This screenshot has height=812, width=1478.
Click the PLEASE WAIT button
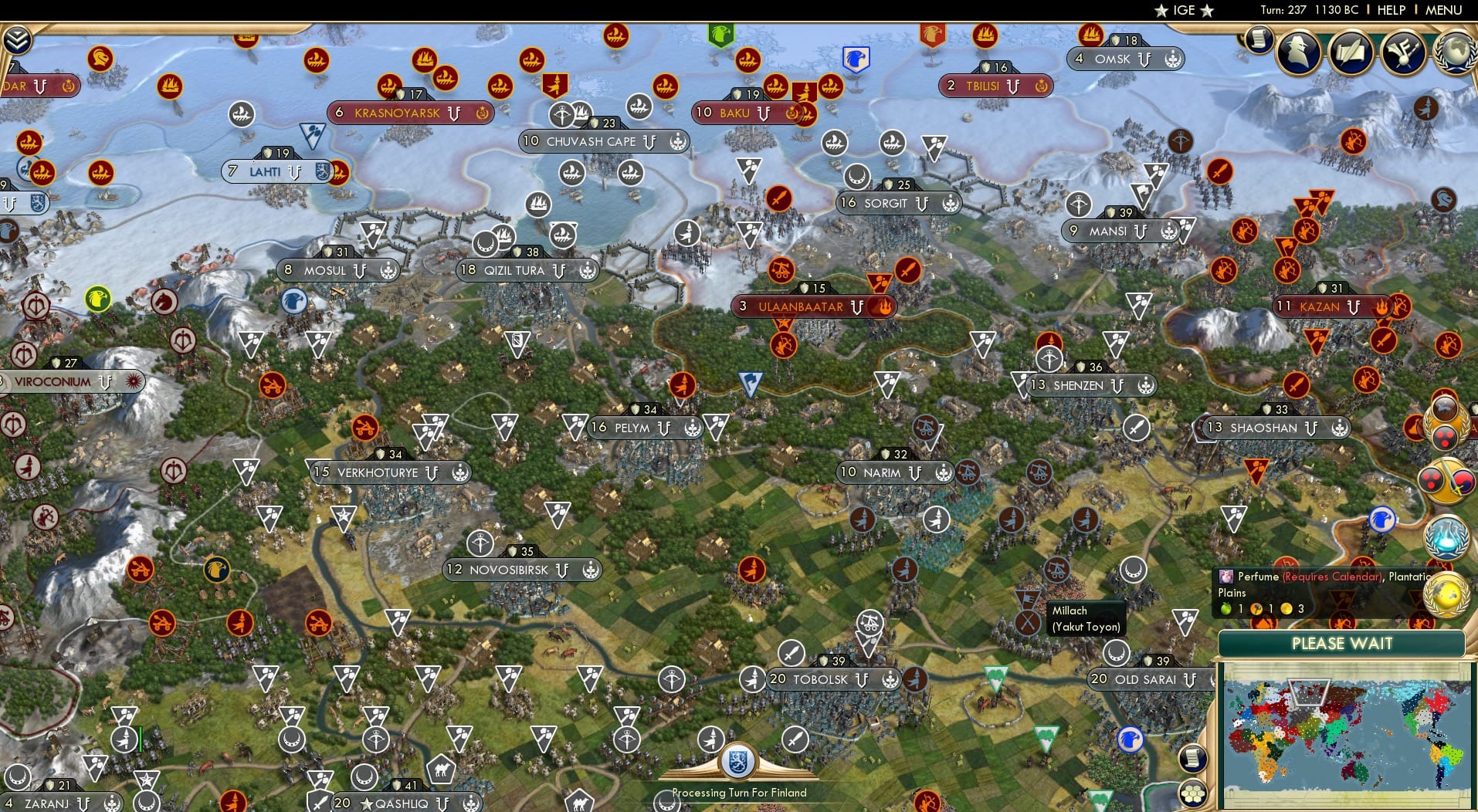click(x=1342, y=643)
